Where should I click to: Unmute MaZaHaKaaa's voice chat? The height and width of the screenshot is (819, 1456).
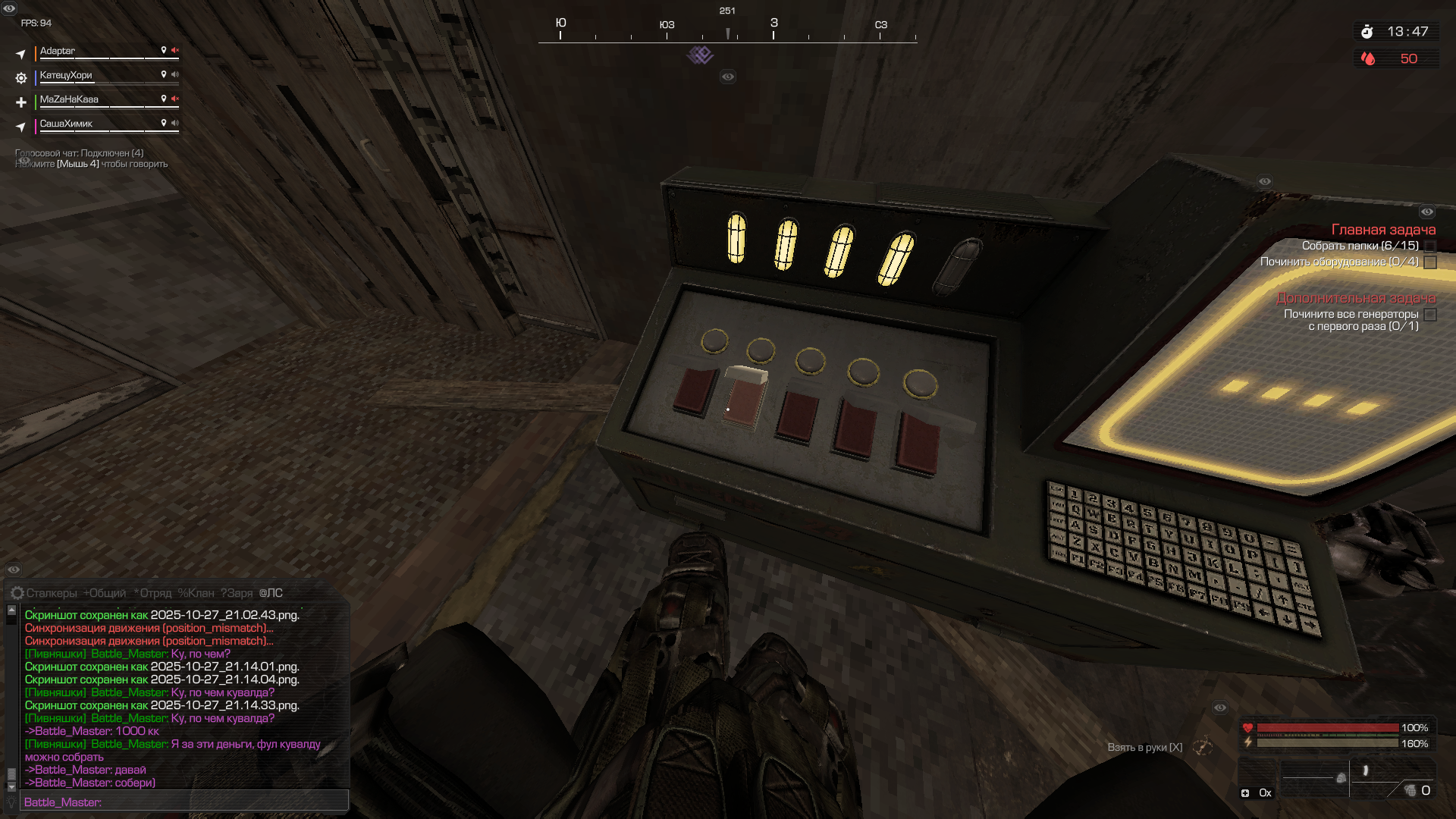[x=175, y=99]
